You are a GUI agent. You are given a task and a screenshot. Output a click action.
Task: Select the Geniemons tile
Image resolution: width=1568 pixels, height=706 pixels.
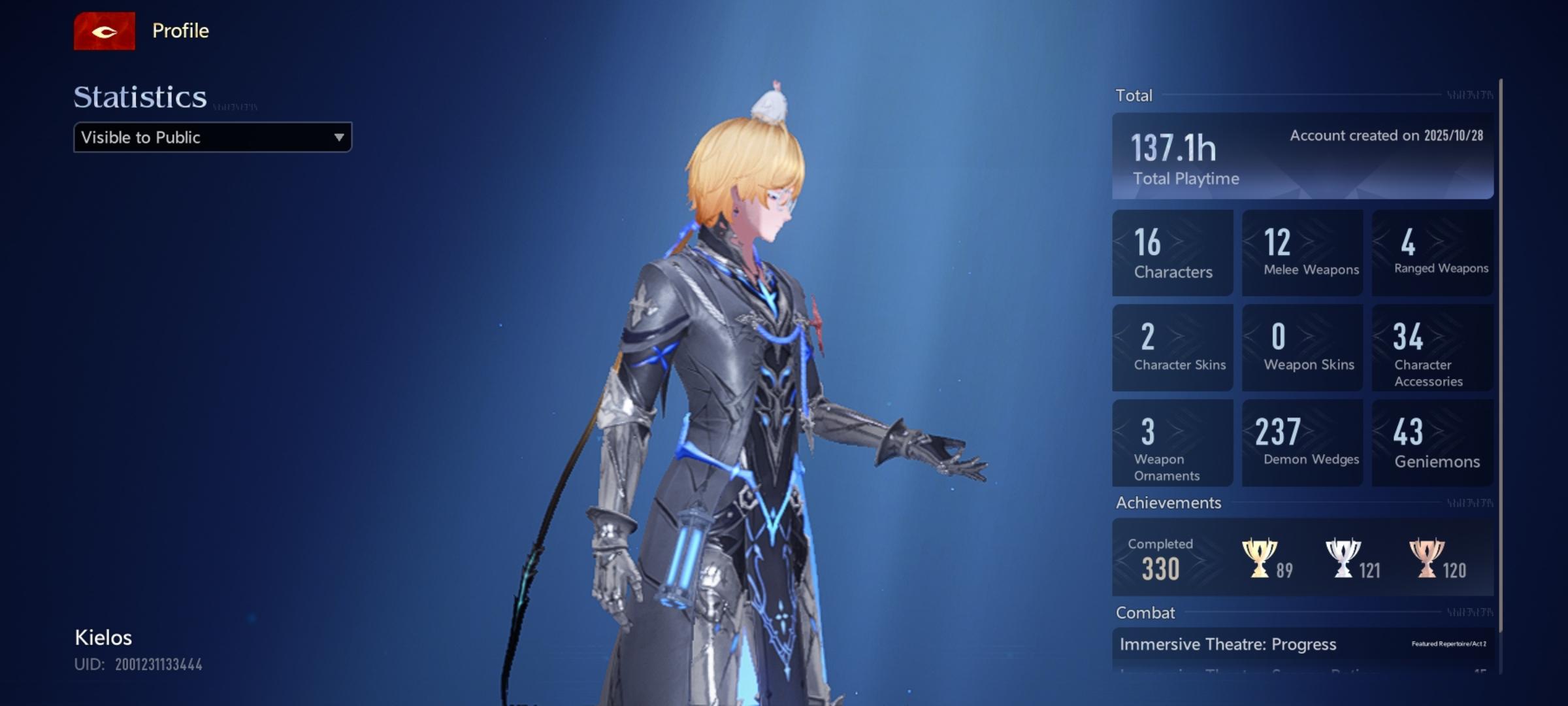1432,443
